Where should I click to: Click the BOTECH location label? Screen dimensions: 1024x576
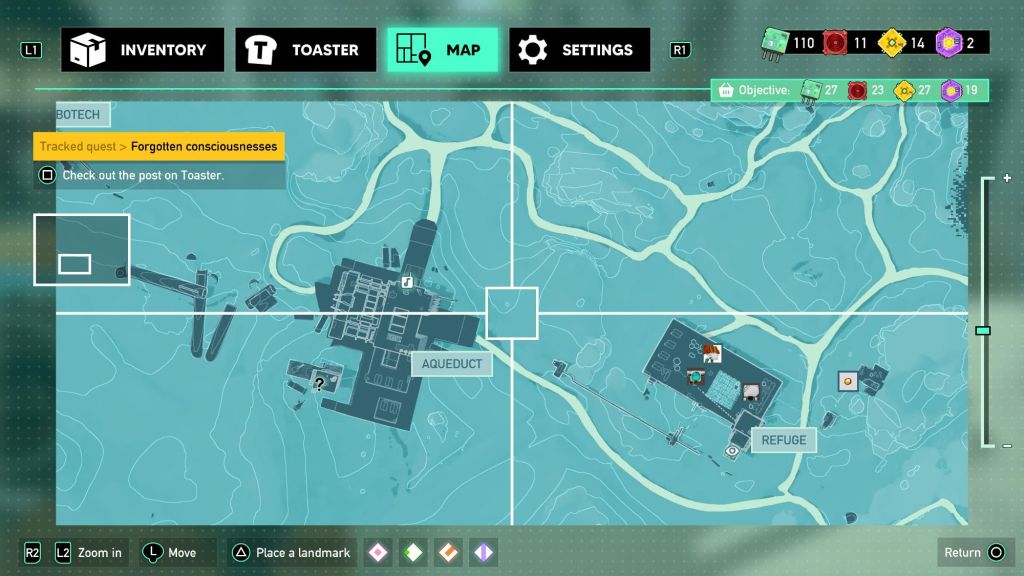80,115
